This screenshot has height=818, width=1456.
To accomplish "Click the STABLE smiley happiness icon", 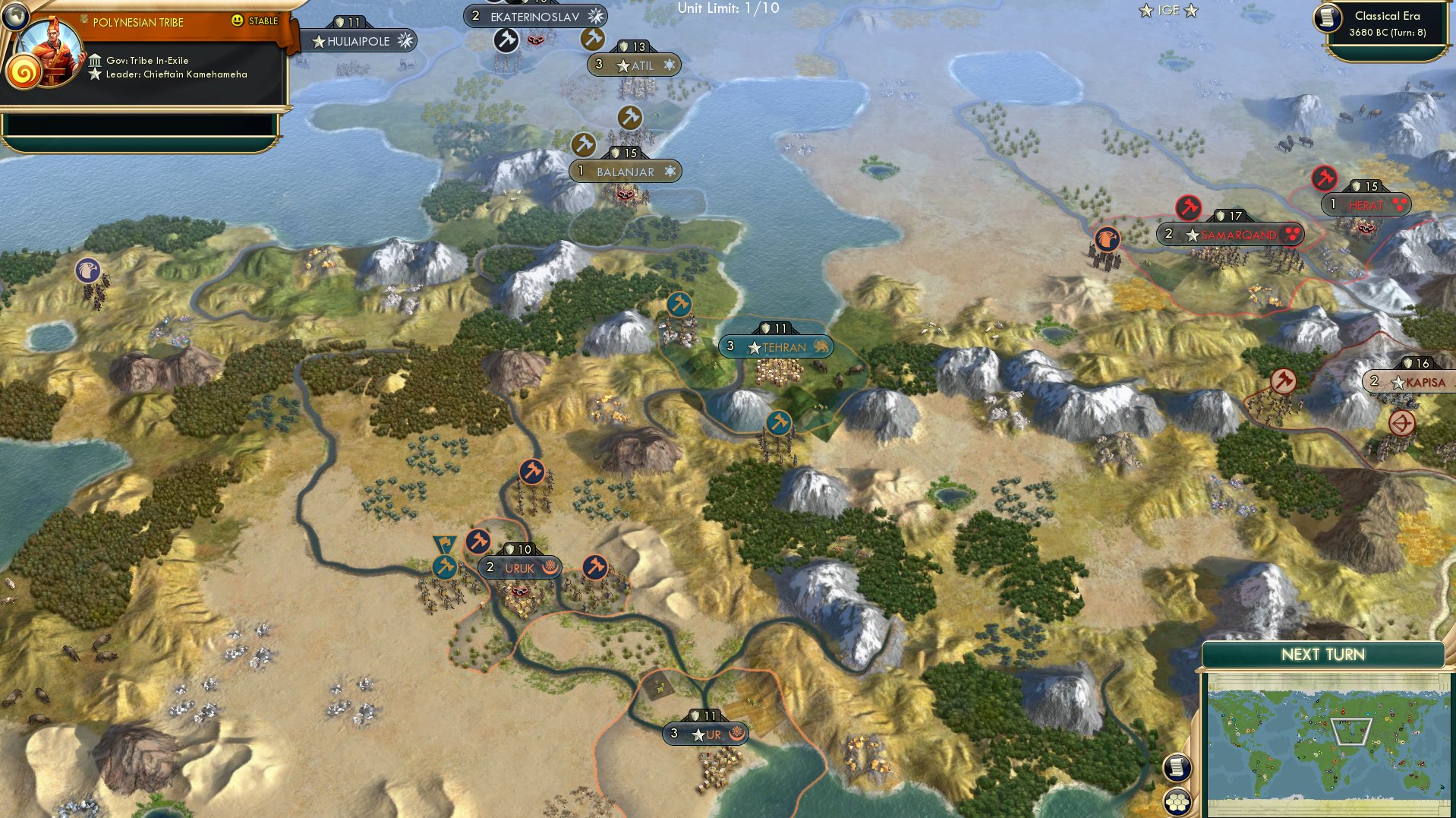I will coord(239,22).
